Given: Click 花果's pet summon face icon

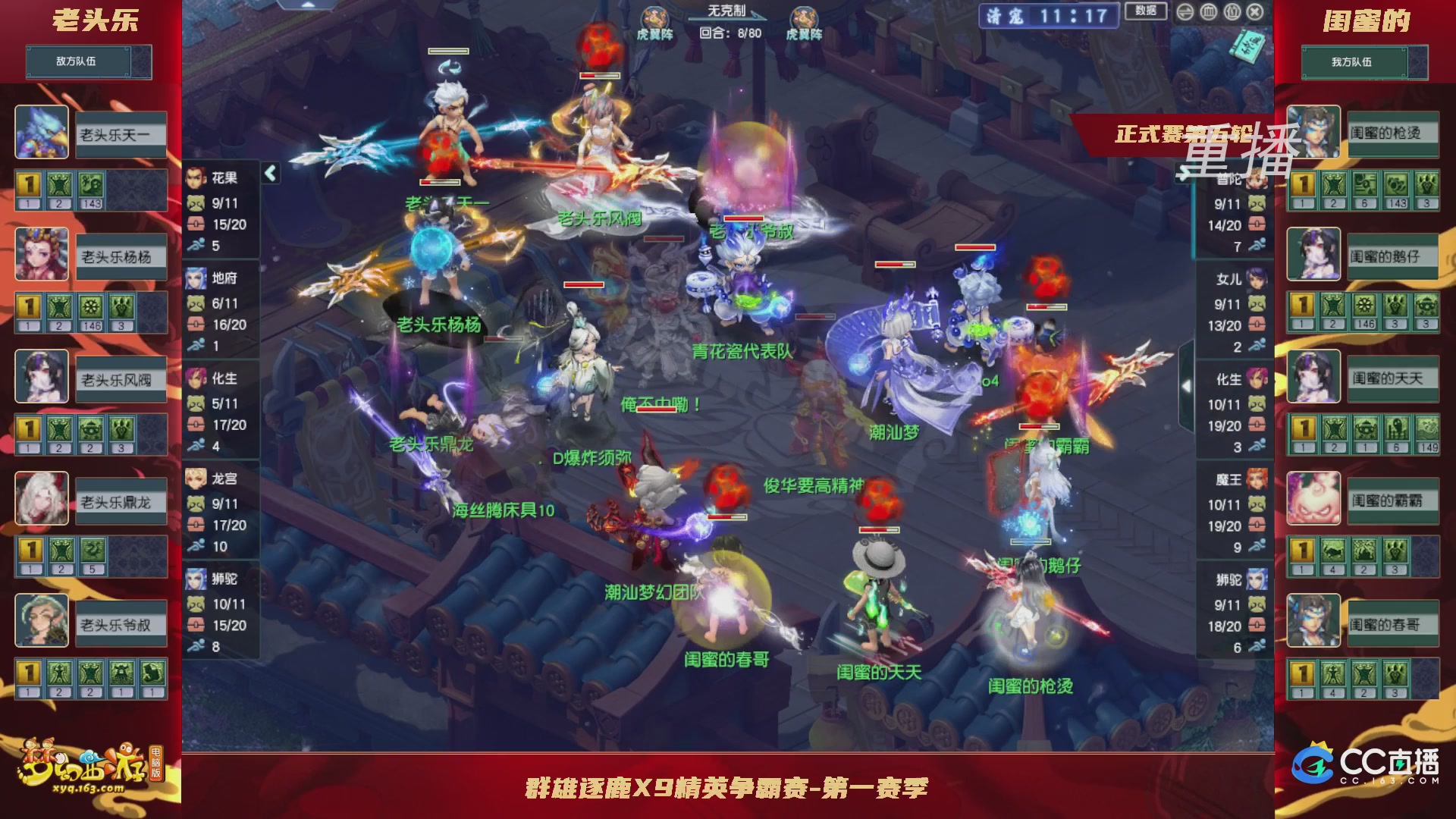Looking at the screenshot, I should tap(196, 203).
